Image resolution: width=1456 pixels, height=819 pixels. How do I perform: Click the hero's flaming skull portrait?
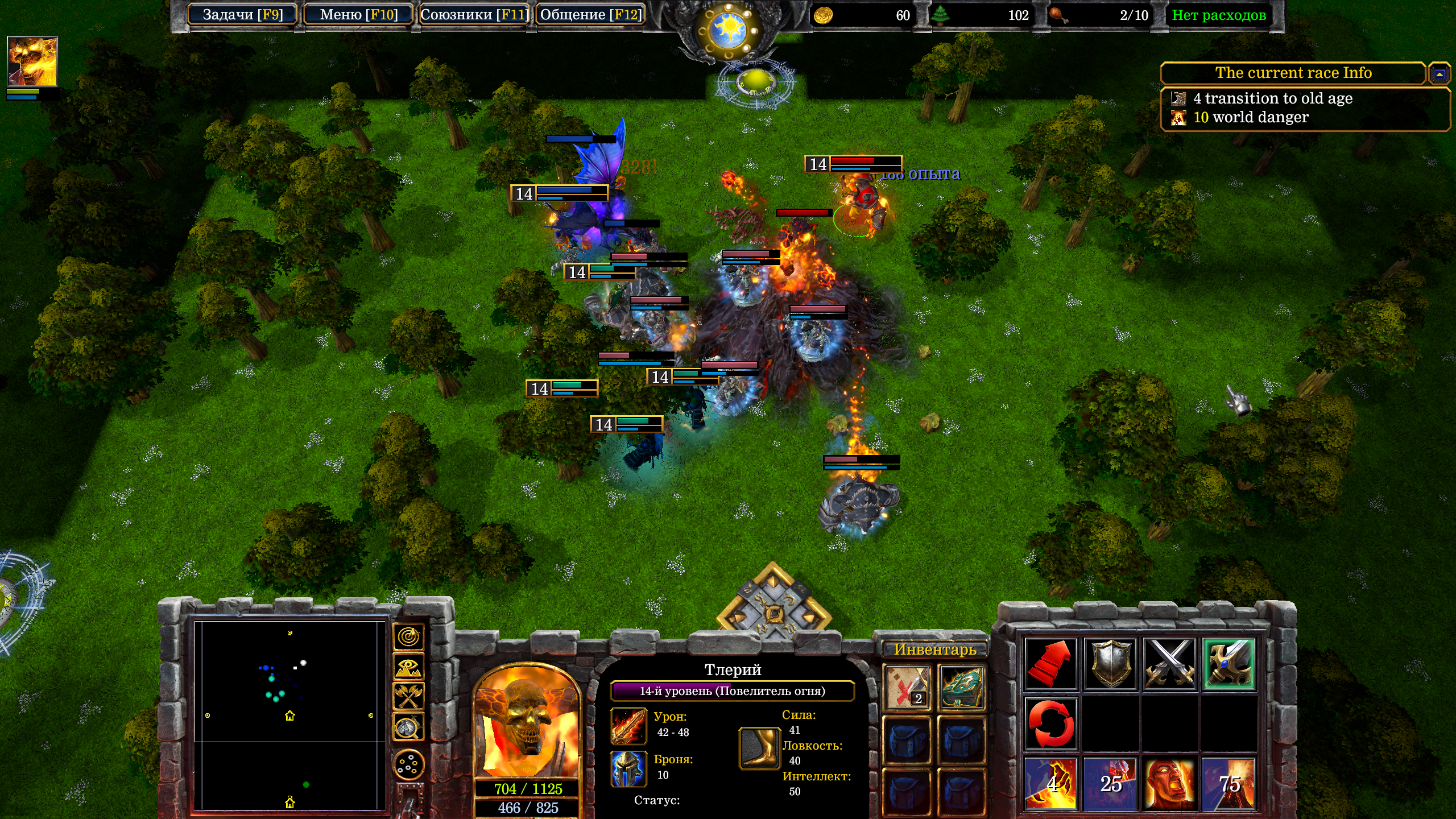(527, 722)
